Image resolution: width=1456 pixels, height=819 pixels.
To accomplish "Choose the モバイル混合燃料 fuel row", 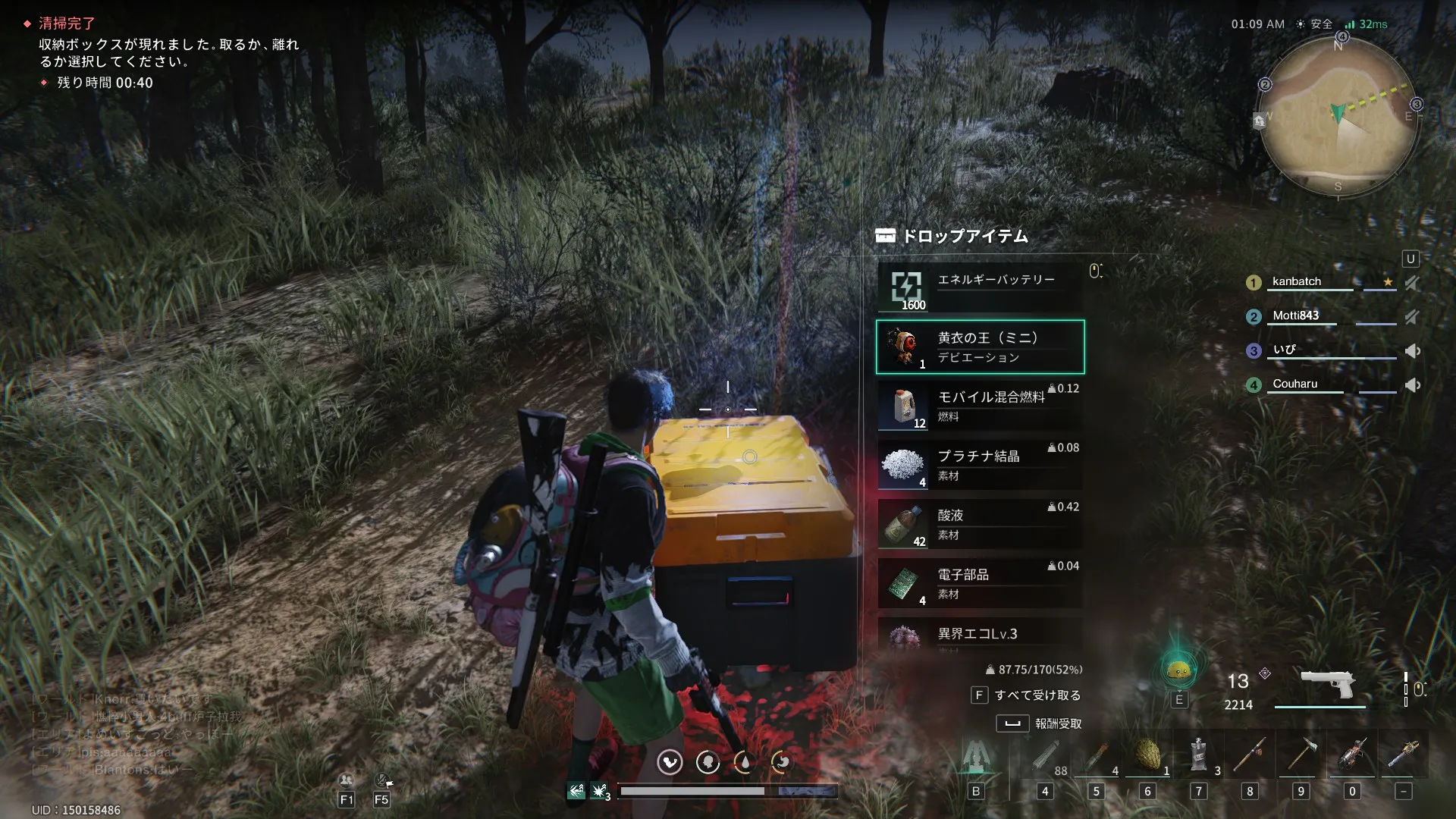I will pos(980,406).
